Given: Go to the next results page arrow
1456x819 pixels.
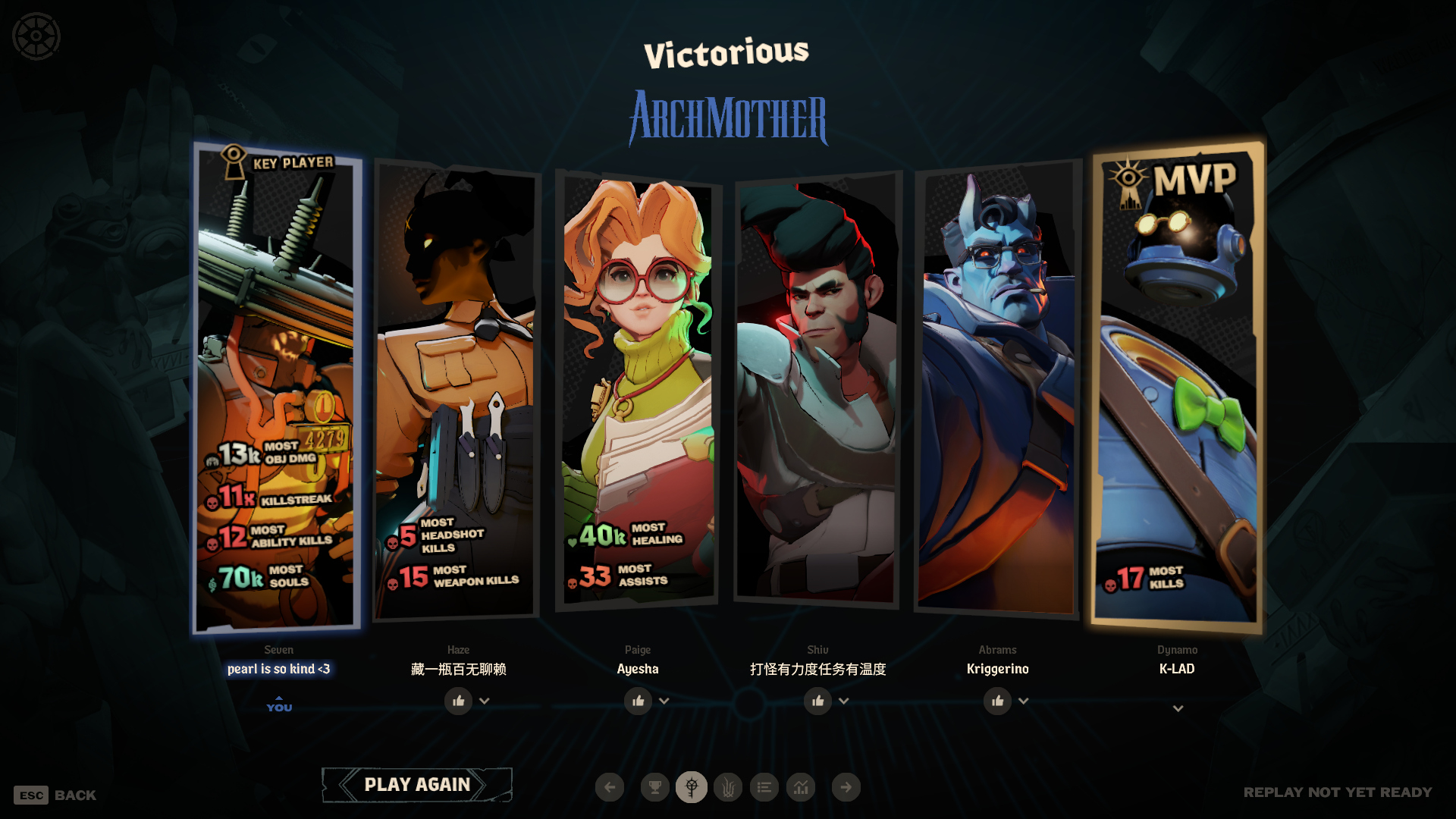Looking at the screenshot, I should [846, 787].
